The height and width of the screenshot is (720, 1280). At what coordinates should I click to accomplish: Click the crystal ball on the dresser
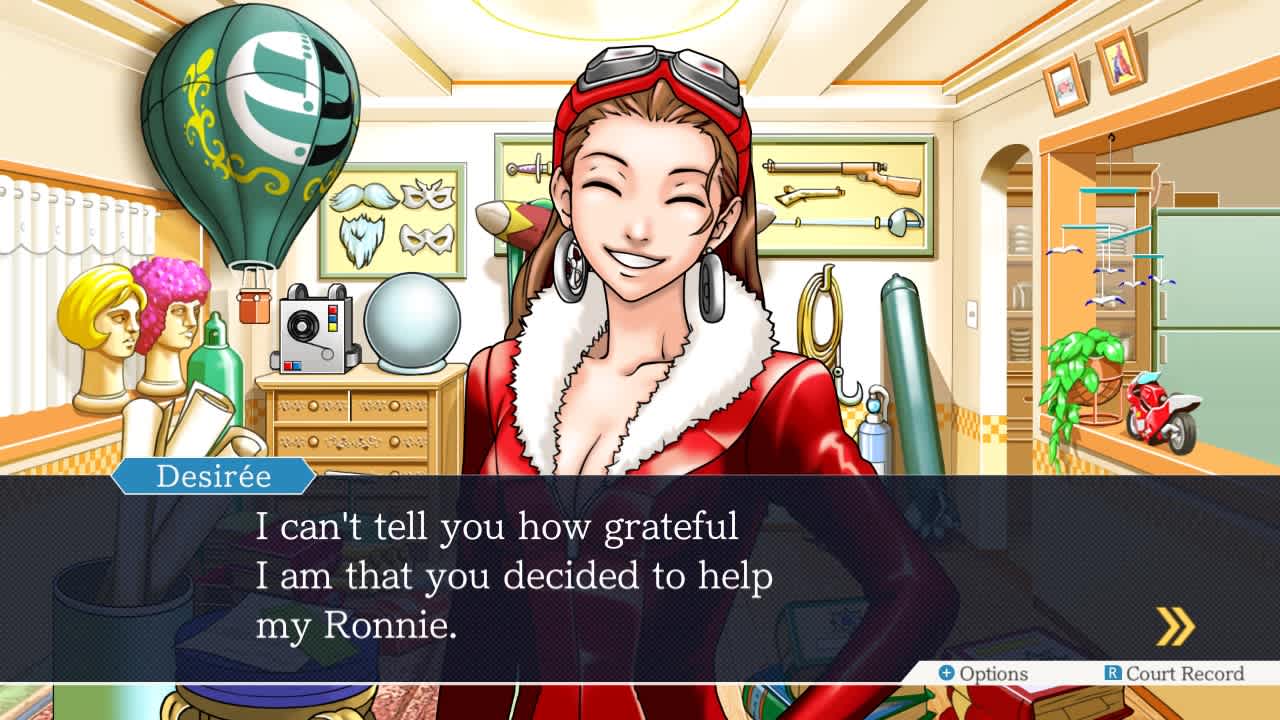(x=413, y=320)
